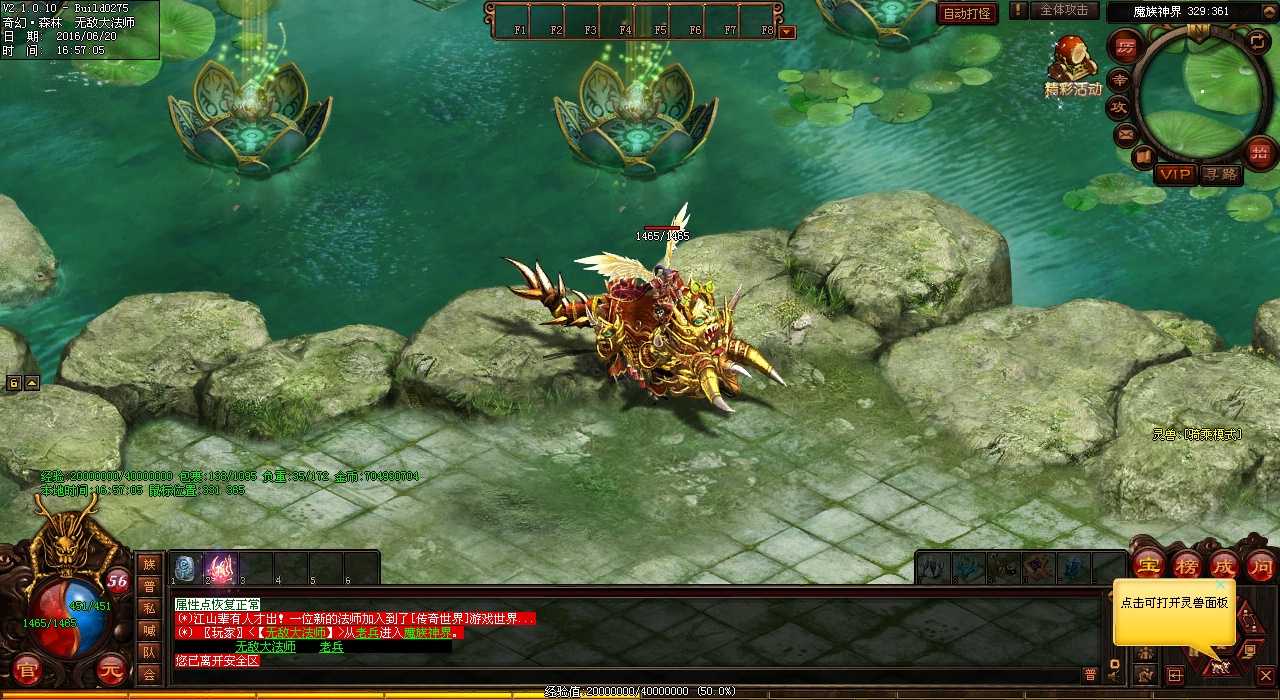Close the yellow spirit beast tooltip
This screenshot has width=1280, height=700.
pyautogui.click(x=1221, y=585)
